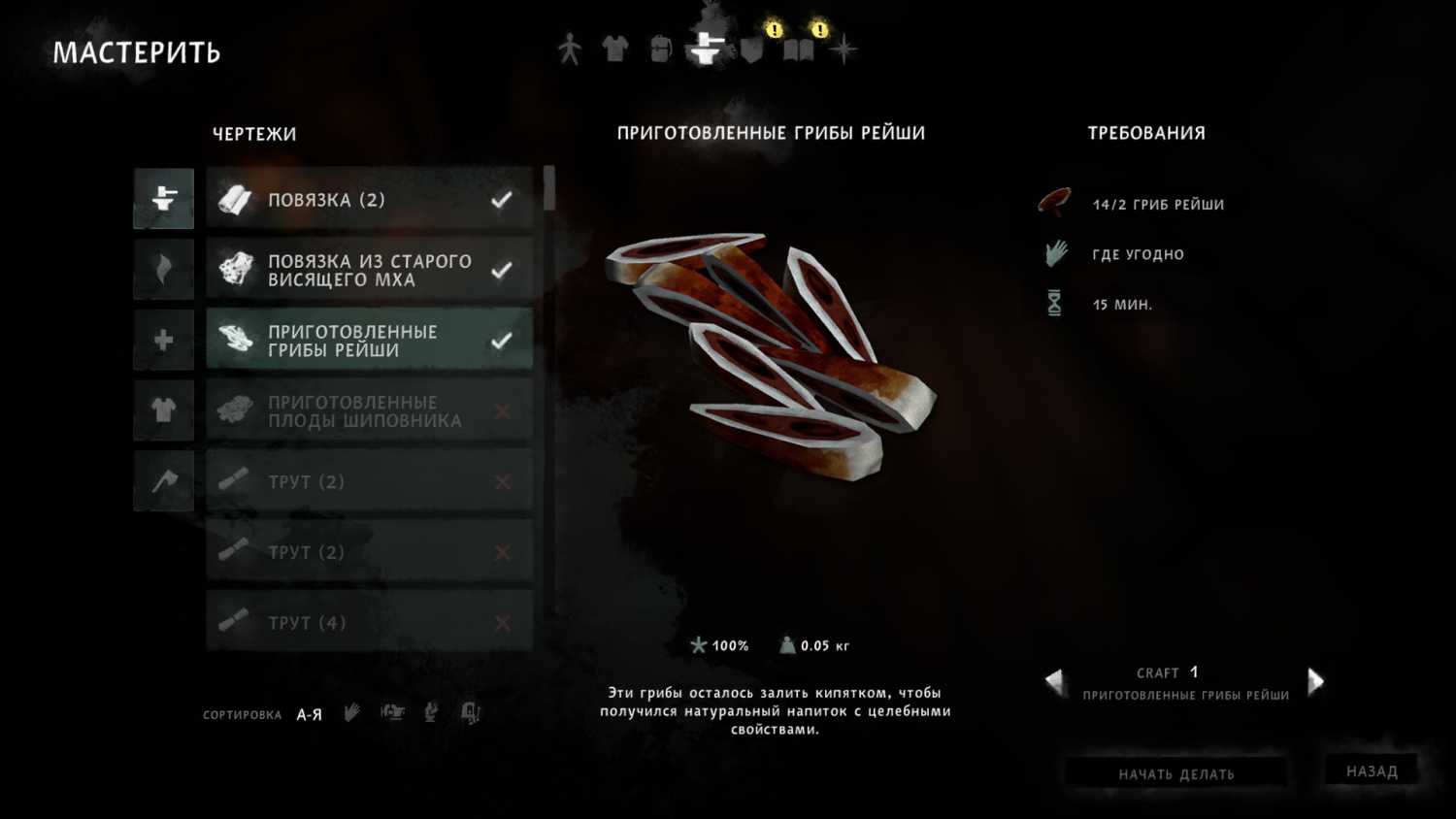1456x819 pixels.
Task: Show all blueprints anvil category filter
Action: pos(163,199)
